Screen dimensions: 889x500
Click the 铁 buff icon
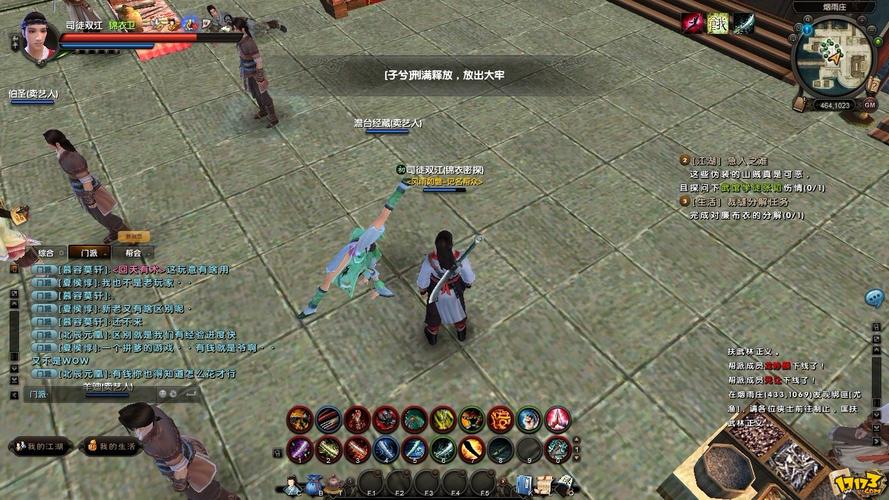pos(717,23)
